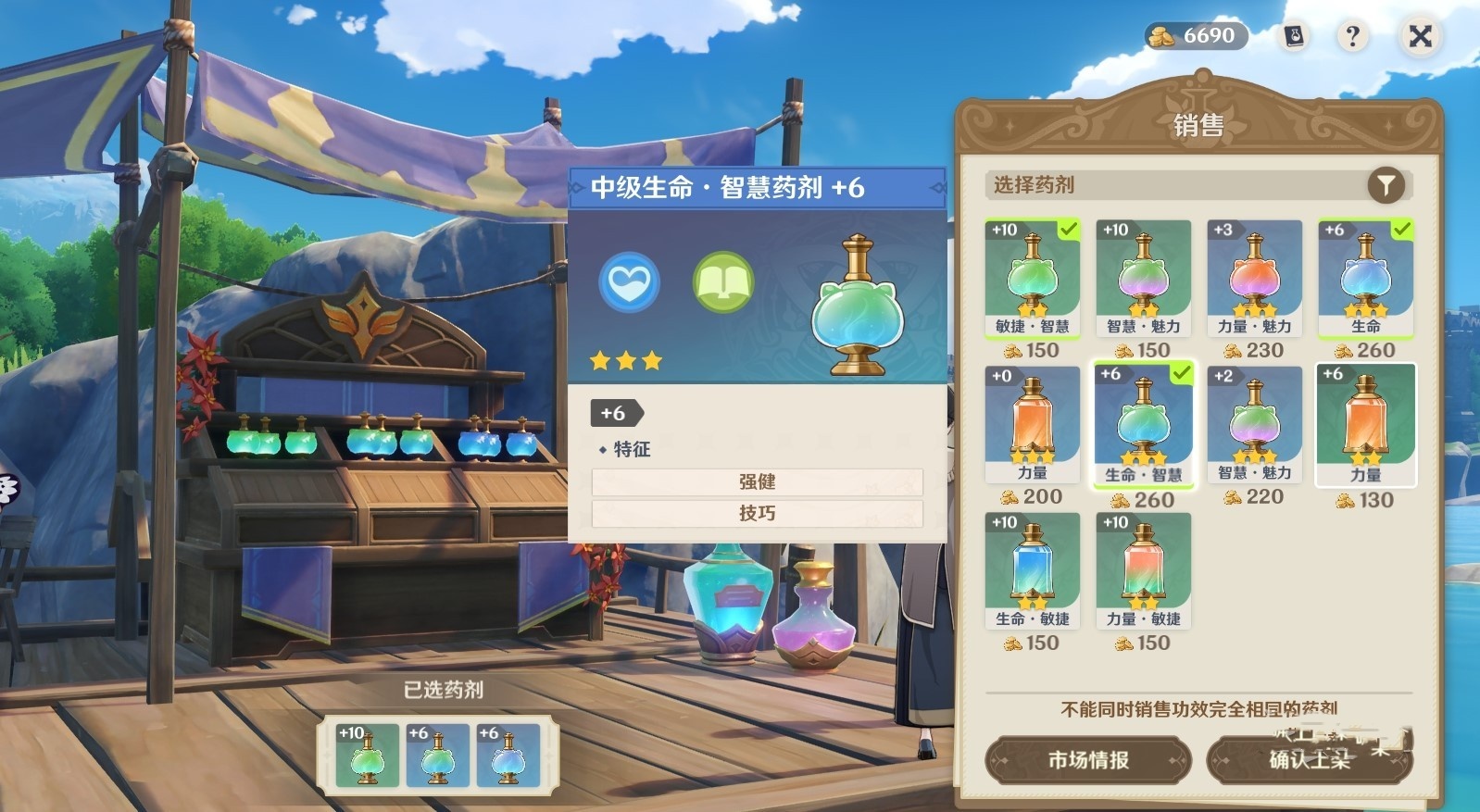The height and width of the screenshot is (812, 1480).
Task: Click the coin icon showing 6690
Action: [x=1165, y=36]
